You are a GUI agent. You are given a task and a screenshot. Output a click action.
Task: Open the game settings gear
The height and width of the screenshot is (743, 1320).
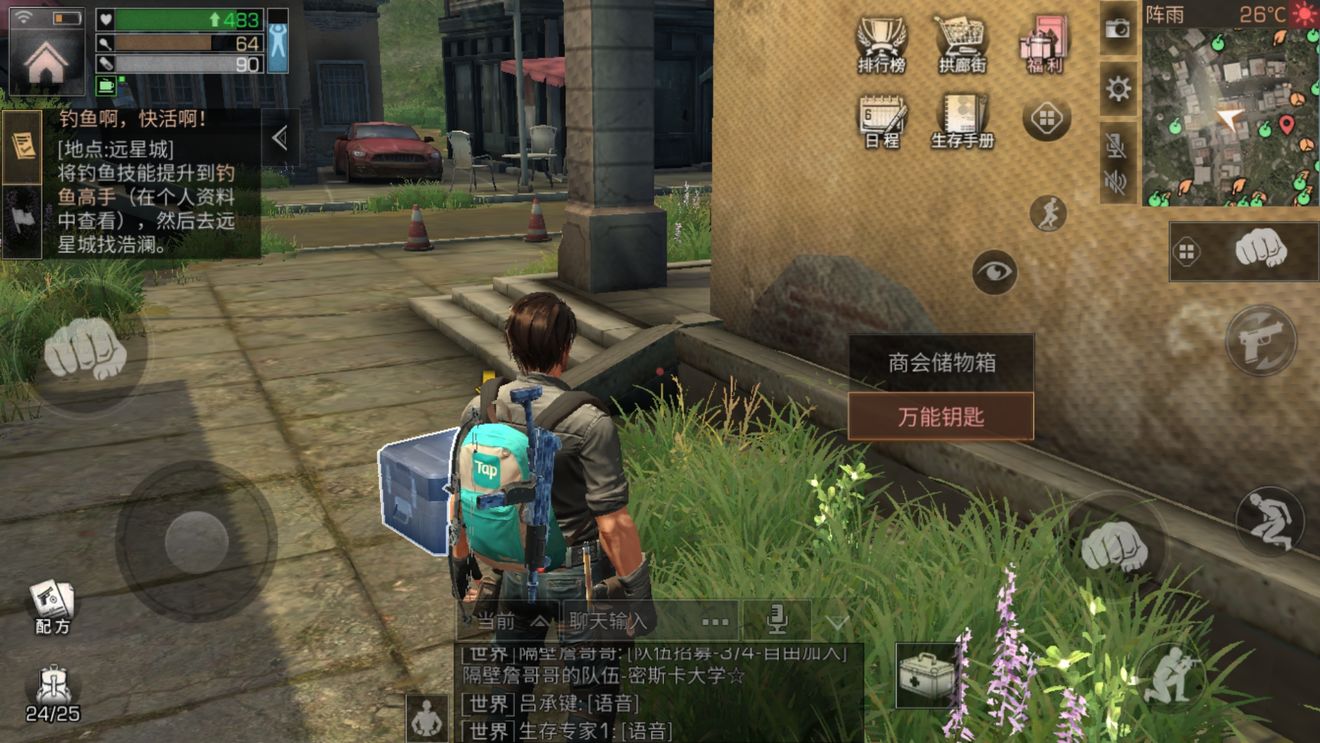1115,88
